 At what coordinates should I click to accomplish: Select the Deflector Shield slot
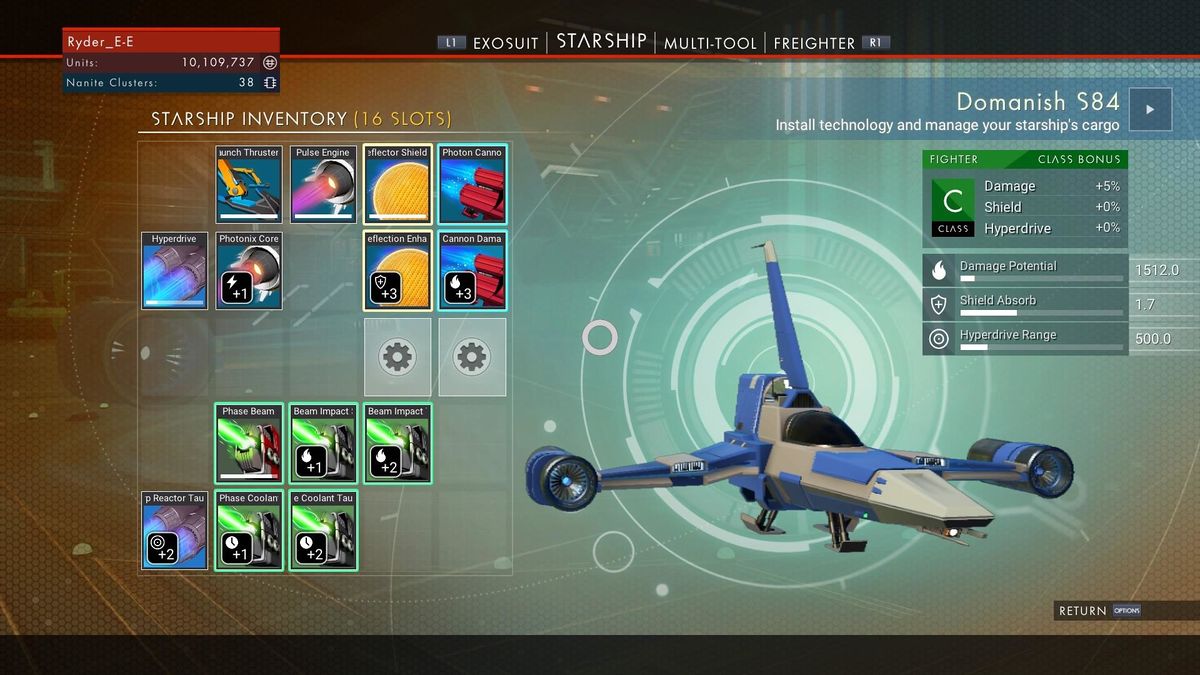coord(397,184)
